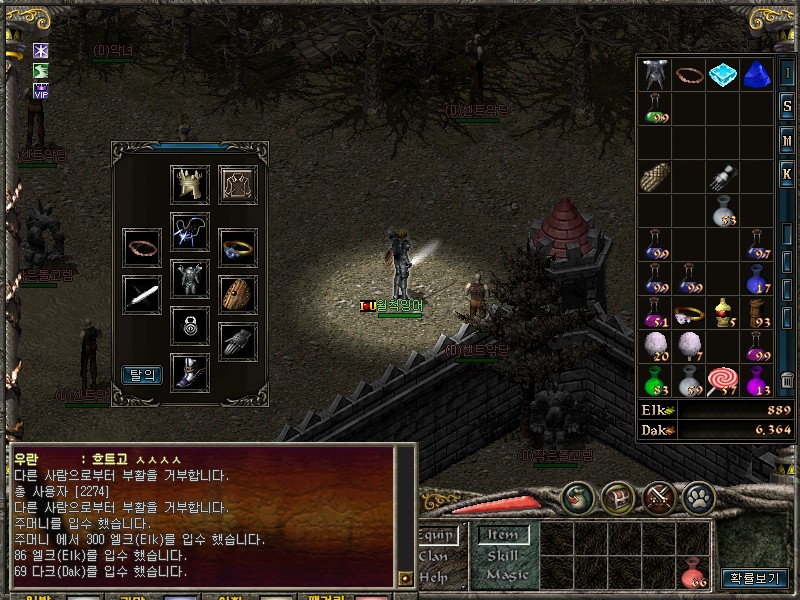Open the paw print pet button
Screen dimensions: 800x600
(x=698, y=496)
